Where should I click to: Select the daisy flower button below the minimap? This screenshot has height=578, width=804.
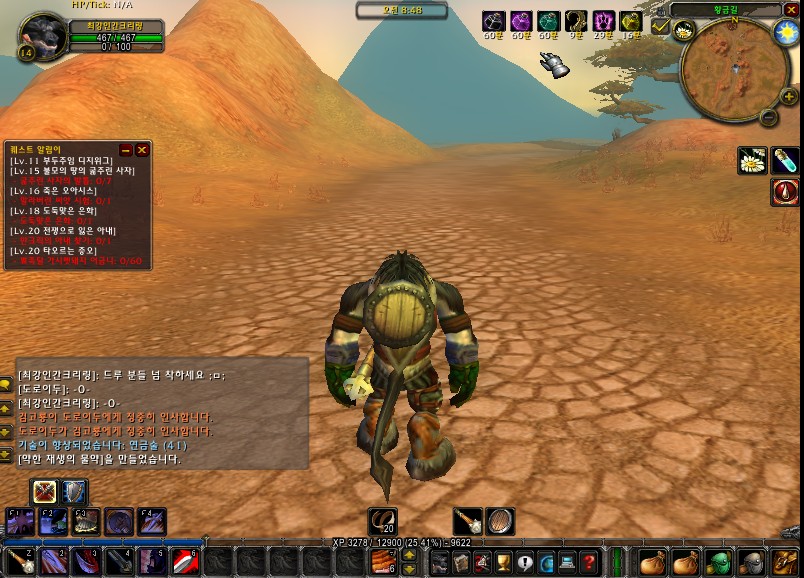(752, 160)
